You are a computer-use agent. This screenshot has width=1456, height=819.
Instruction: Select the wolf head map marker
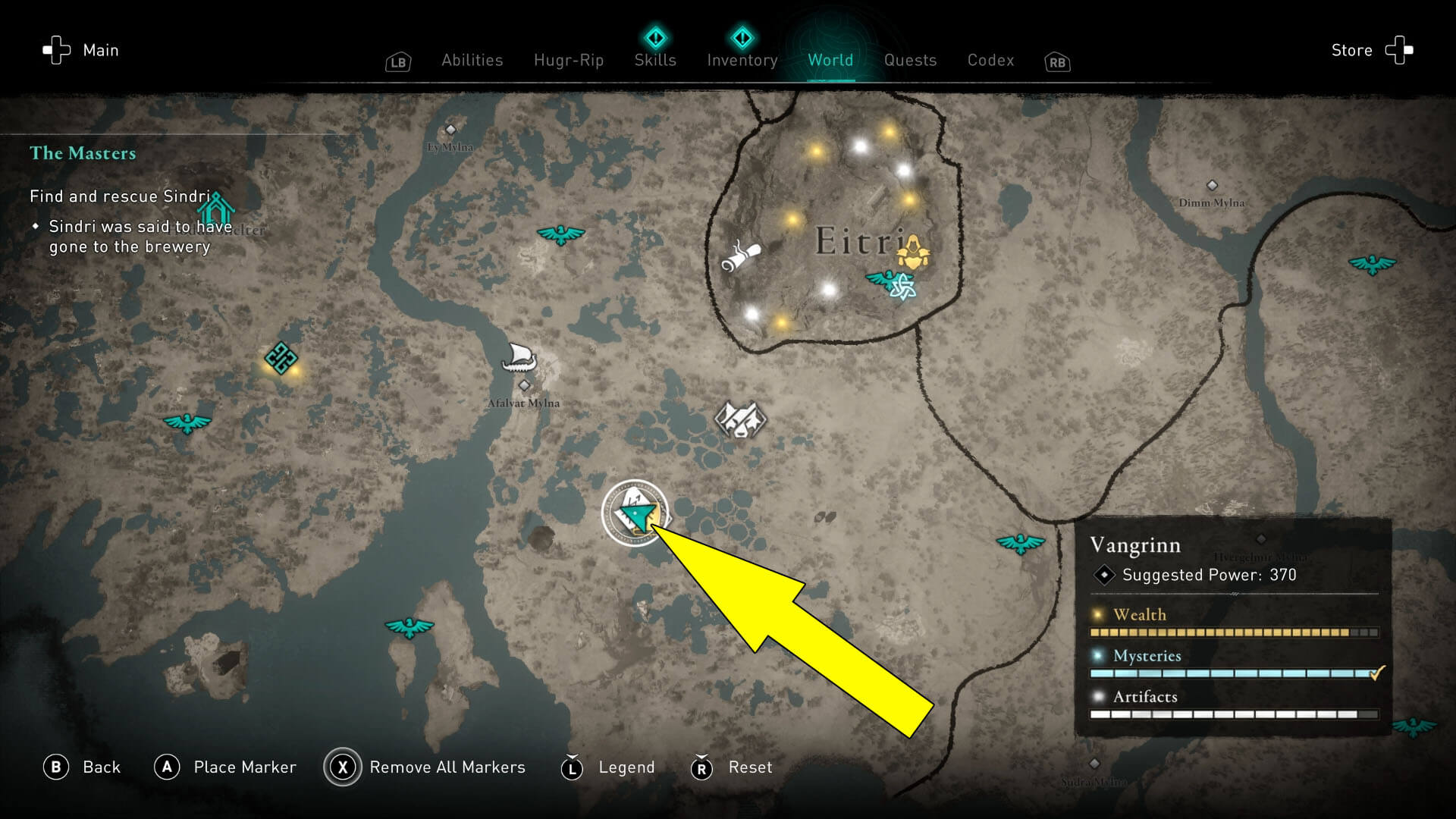(740, 419)
